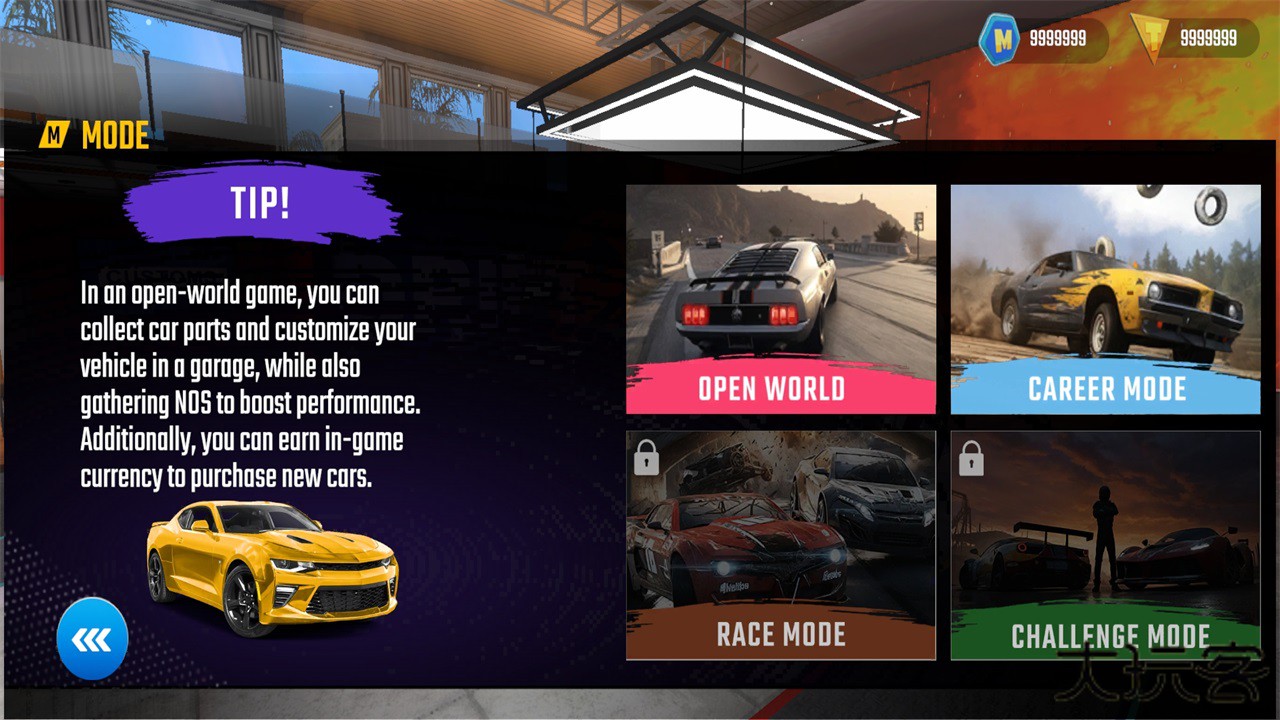This screenshot has width=1280, height=720.
Task: Click the lock icon on Challenge Mode
Action: (x=971, y=457)
